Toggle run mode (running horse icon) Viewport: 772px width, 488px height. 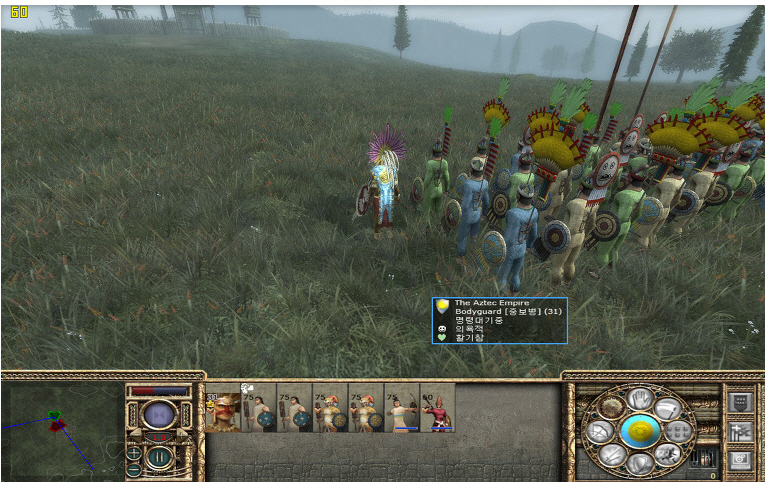[667, 455]
